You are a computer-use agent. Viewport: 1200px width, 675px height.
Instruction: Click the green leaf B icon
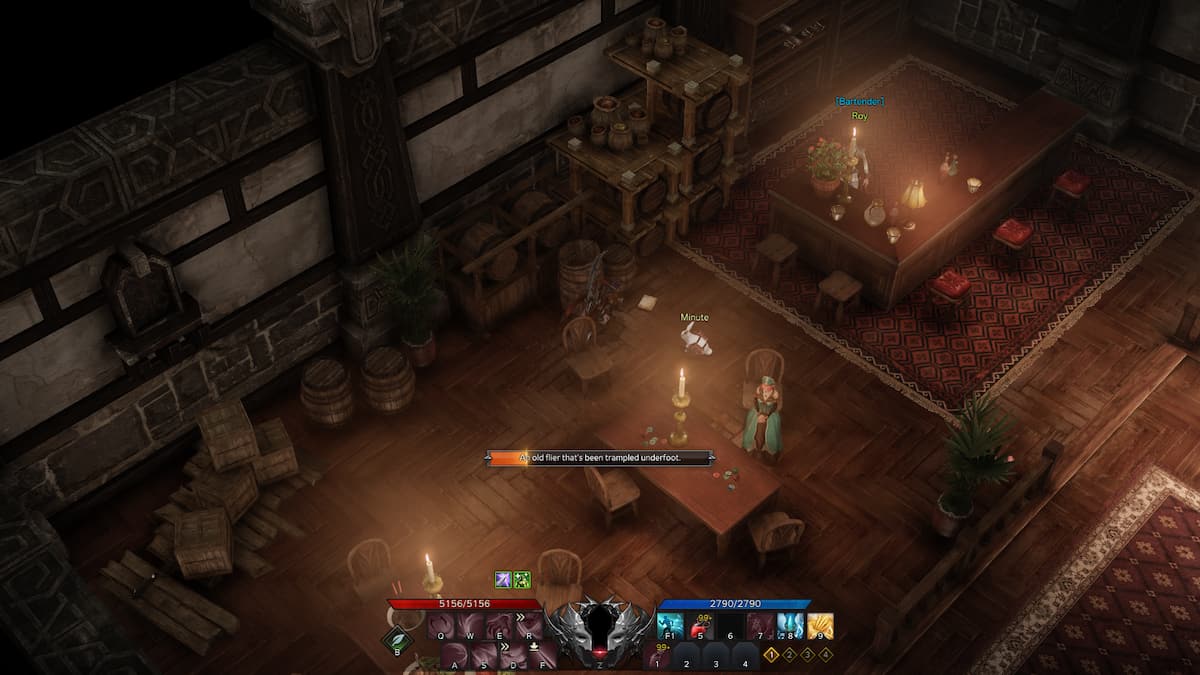coord(397,640)
